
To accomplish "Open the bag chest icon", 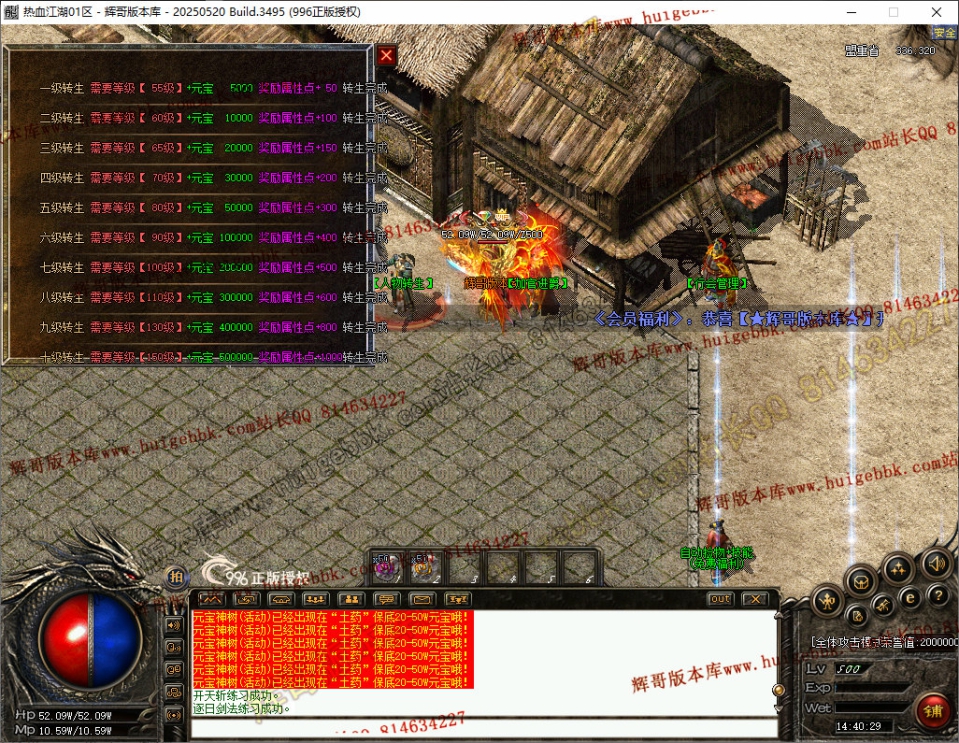I will pos(860,580).
